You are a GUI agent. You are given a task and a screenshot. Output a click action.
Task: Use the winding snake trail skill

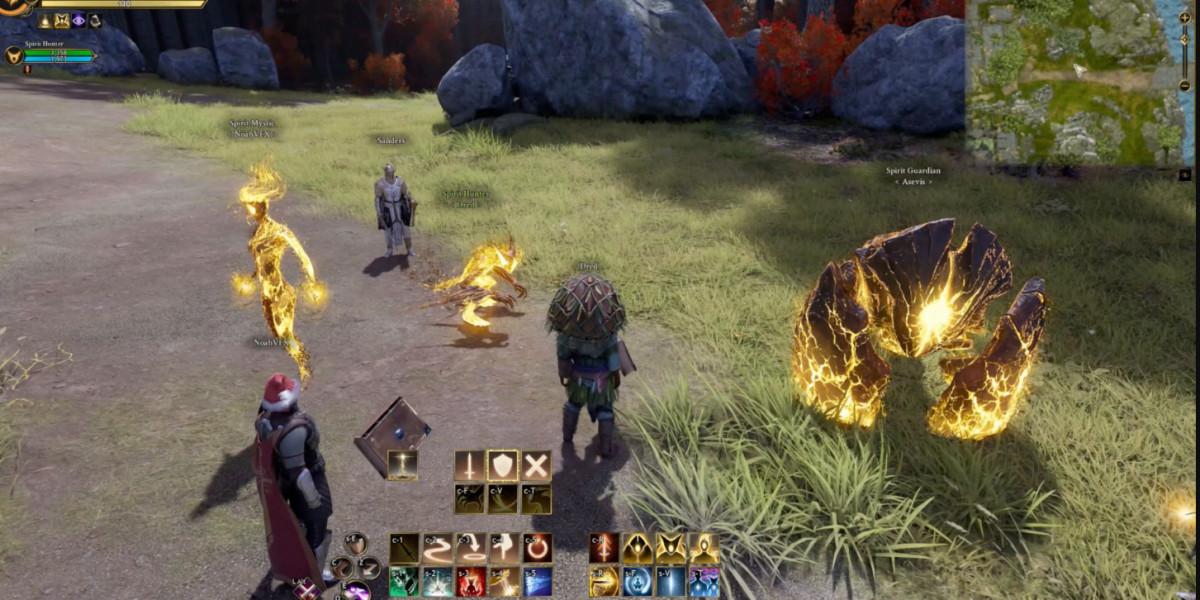pyautogui.click(x=438, y=548)
